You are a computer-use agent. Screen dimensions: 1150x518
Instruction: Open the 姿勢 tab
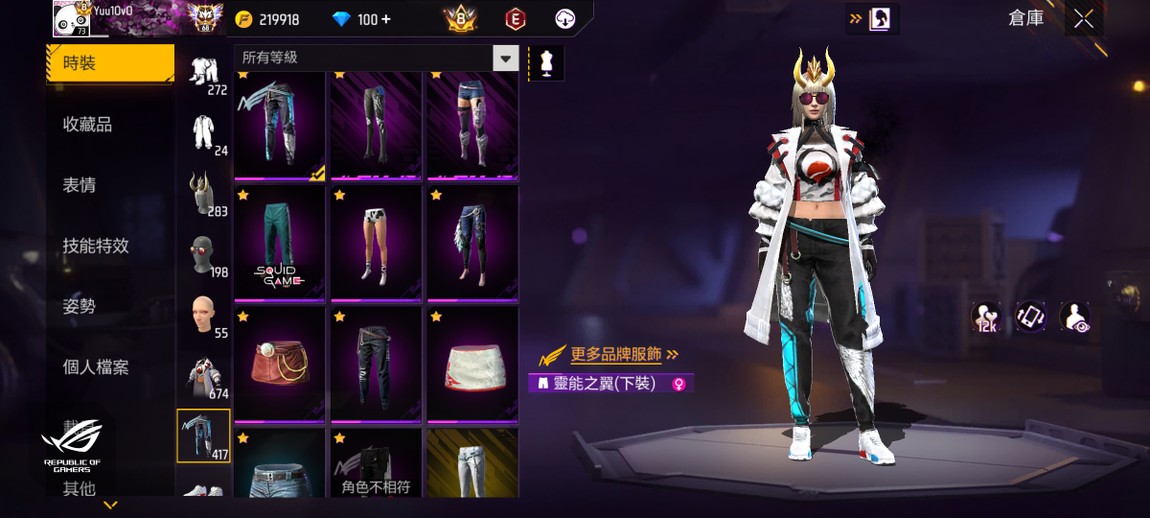80,306
